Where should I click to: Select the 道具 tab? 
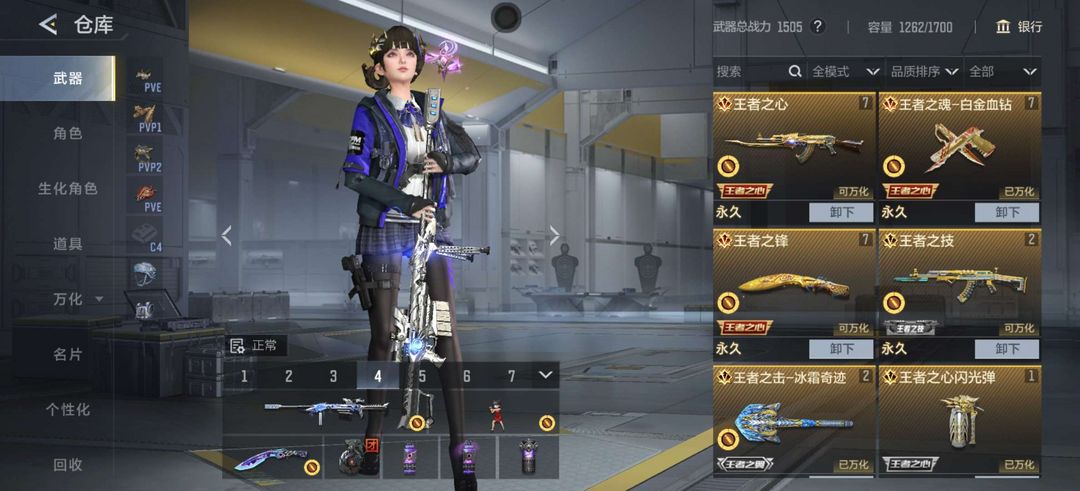point(68,243)
